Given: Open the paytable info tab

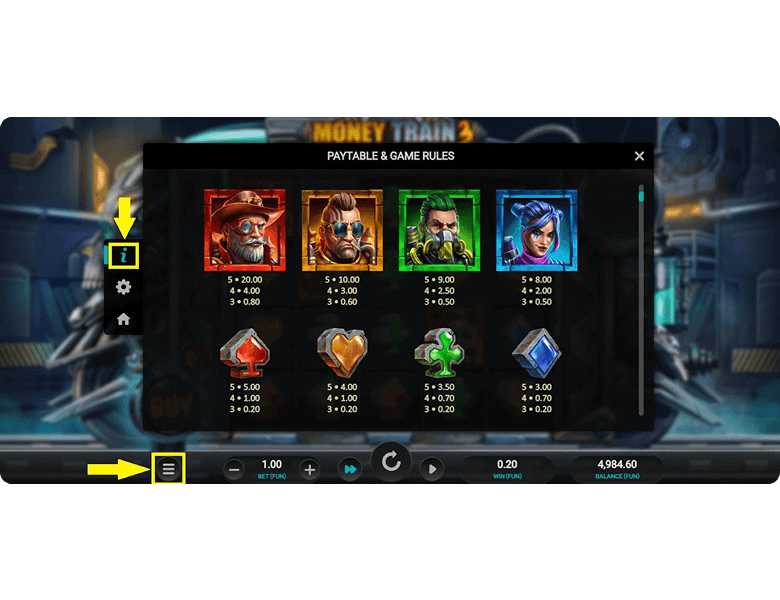Looking at the screenshot, I should coord(123,256).
